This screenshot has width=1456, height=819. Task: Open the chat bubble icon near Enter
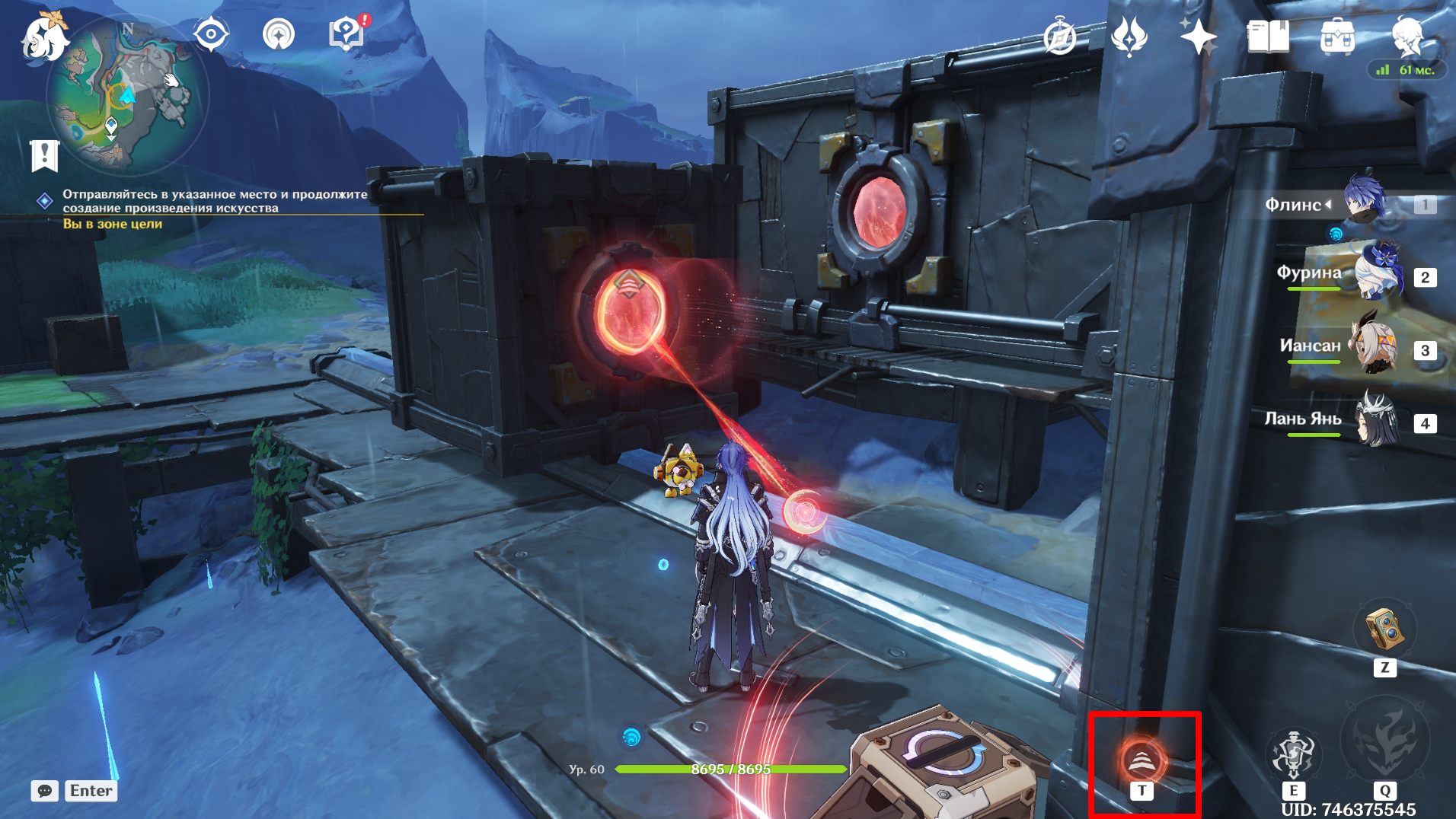tap(44, 791)
